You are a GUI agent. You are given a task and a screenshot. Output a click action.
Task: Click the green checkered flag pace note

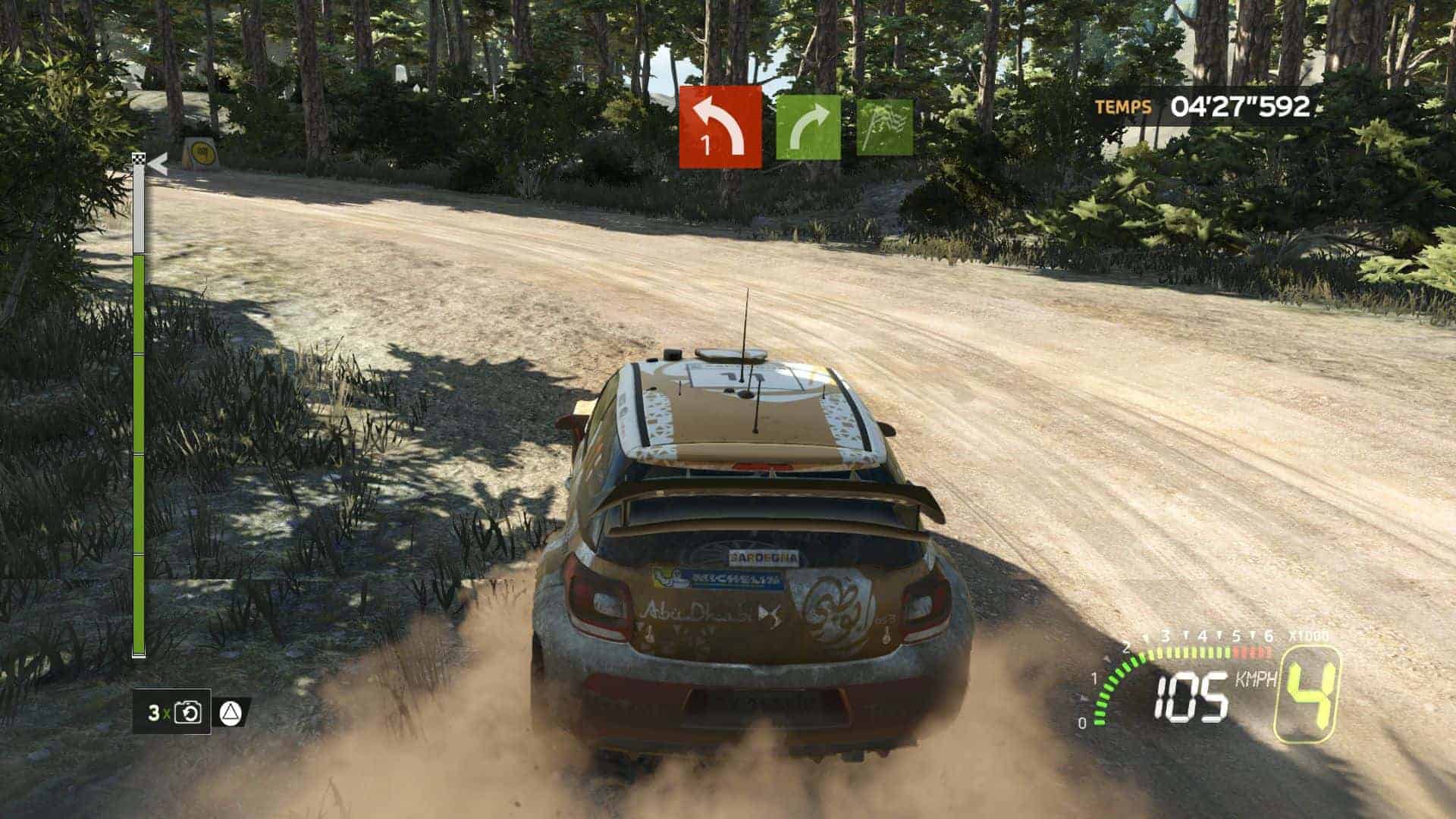click(884, 127)
